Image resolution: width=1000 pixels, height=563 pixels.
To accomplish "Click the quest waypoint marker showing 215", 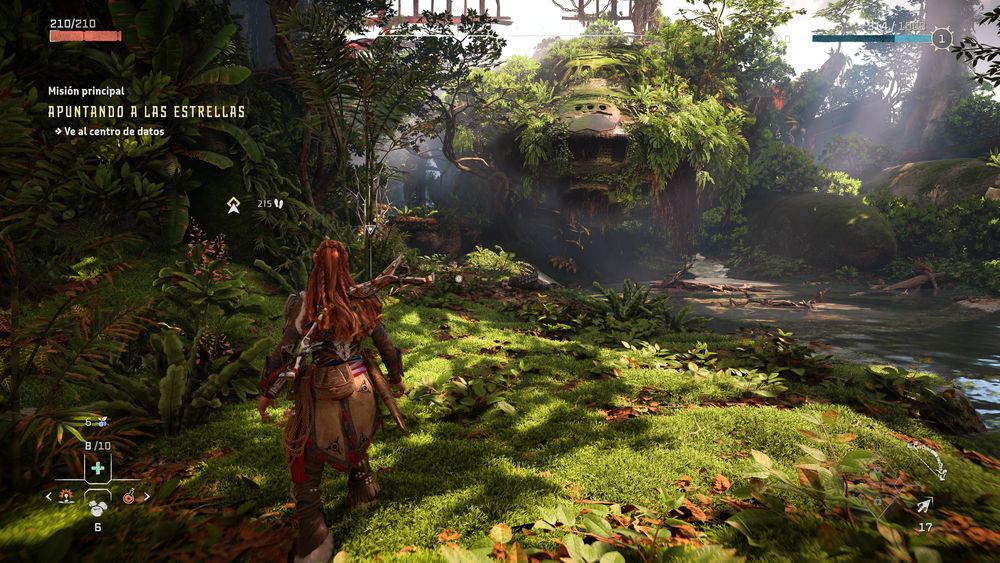I will (233, 204).
